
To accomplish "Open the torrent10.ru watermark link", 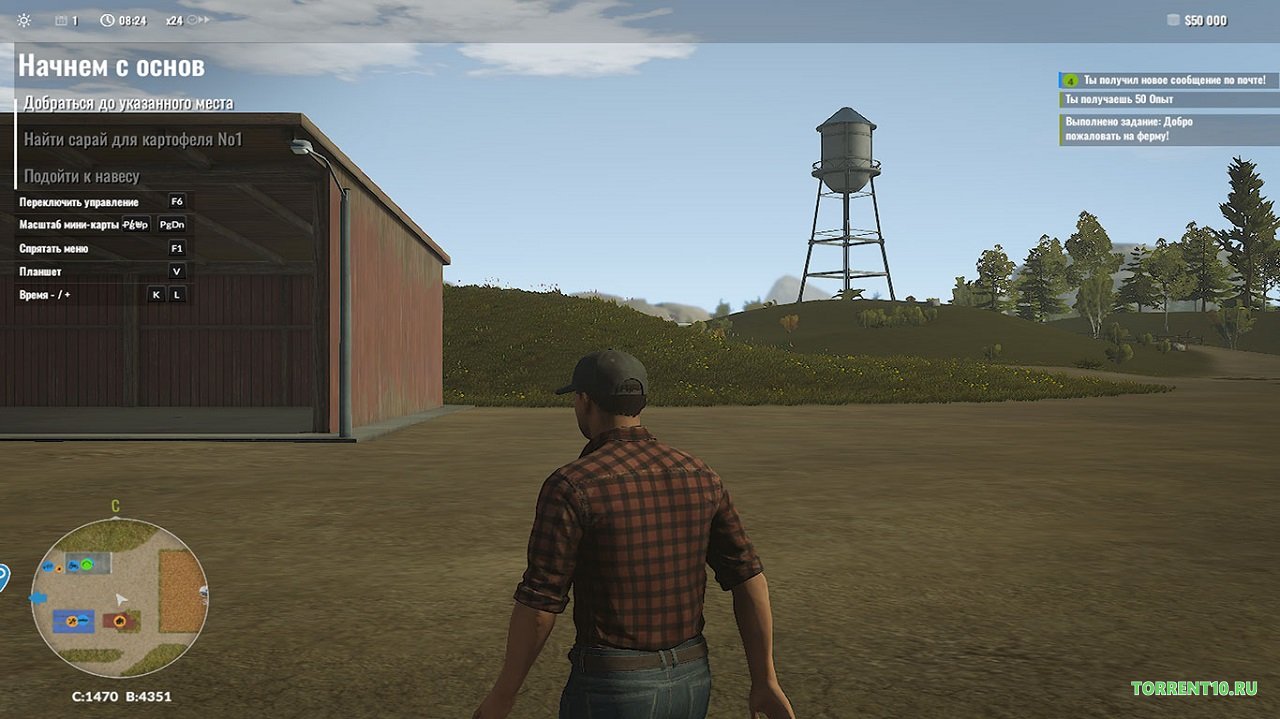I will (1193, 688).
